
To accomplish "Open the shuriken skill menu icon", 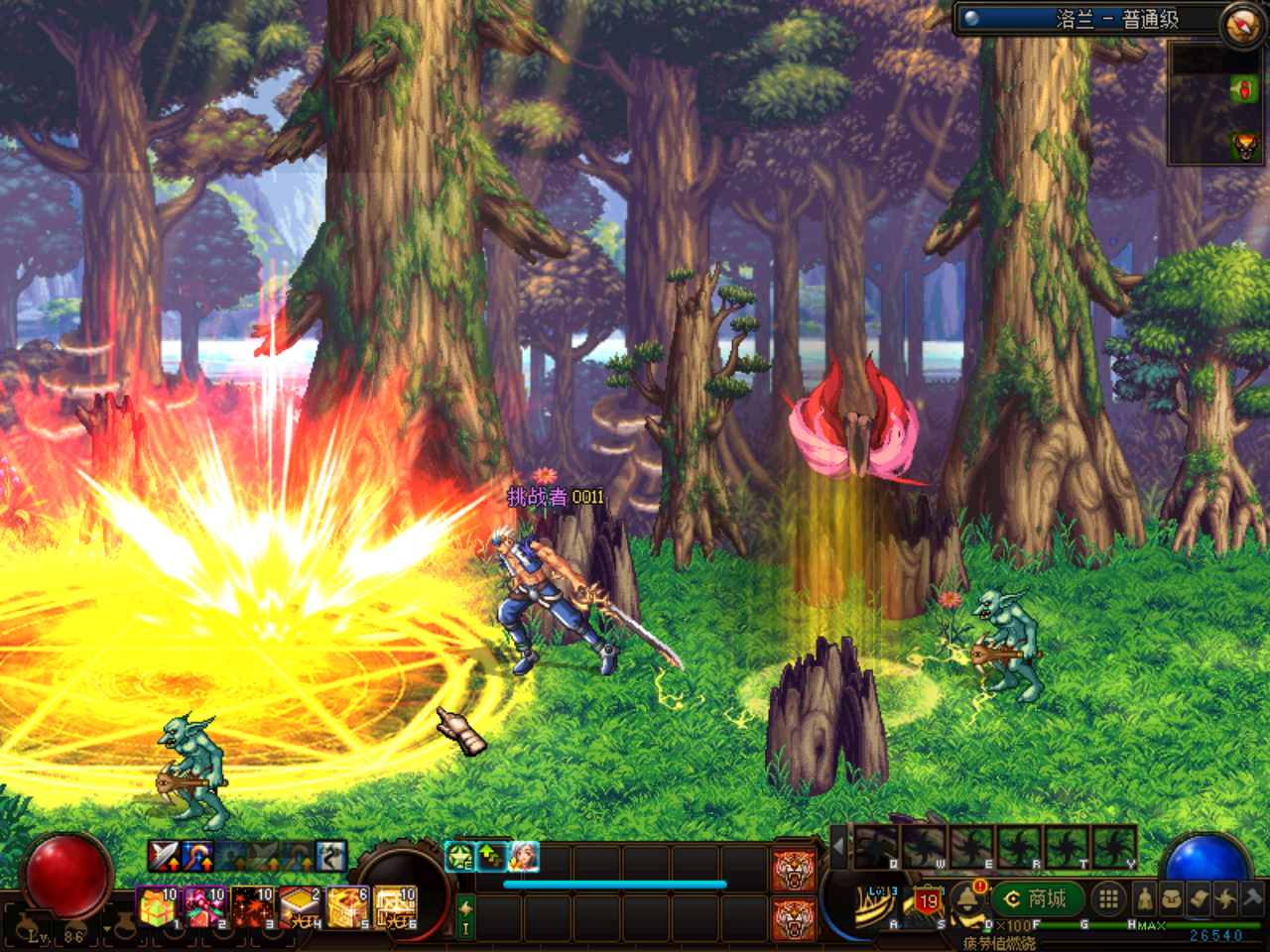I will point(1225,899).
